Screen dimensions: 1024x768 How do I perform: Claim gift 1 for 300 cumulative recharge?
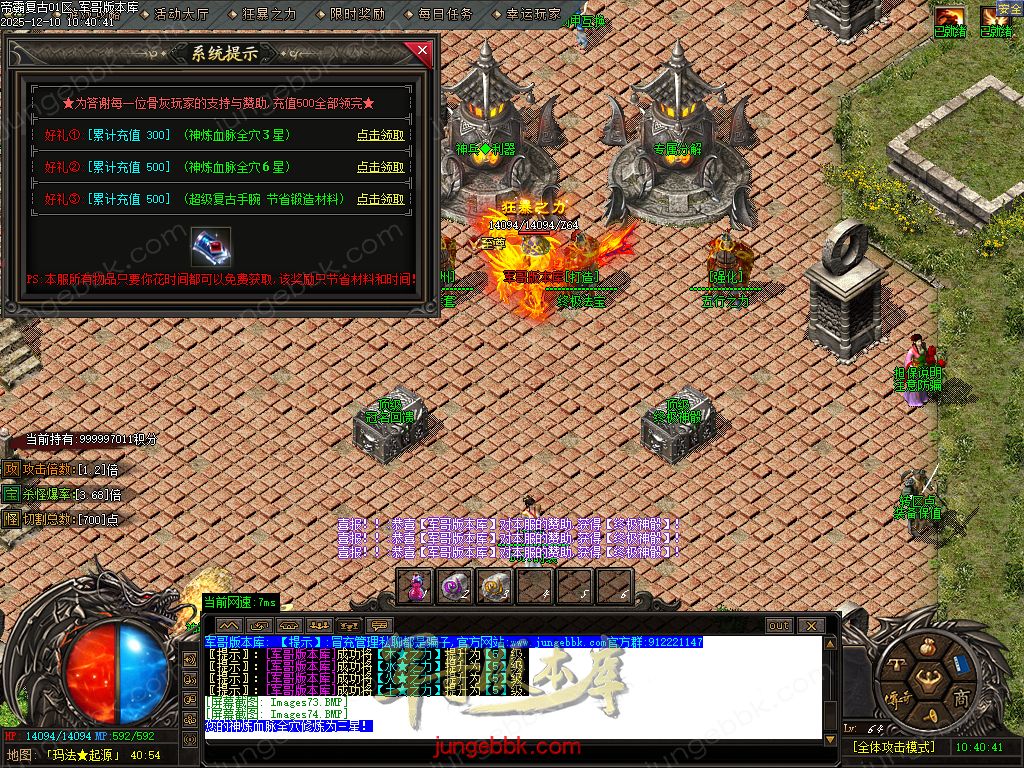pyautogui.click(x=381, y=135)
